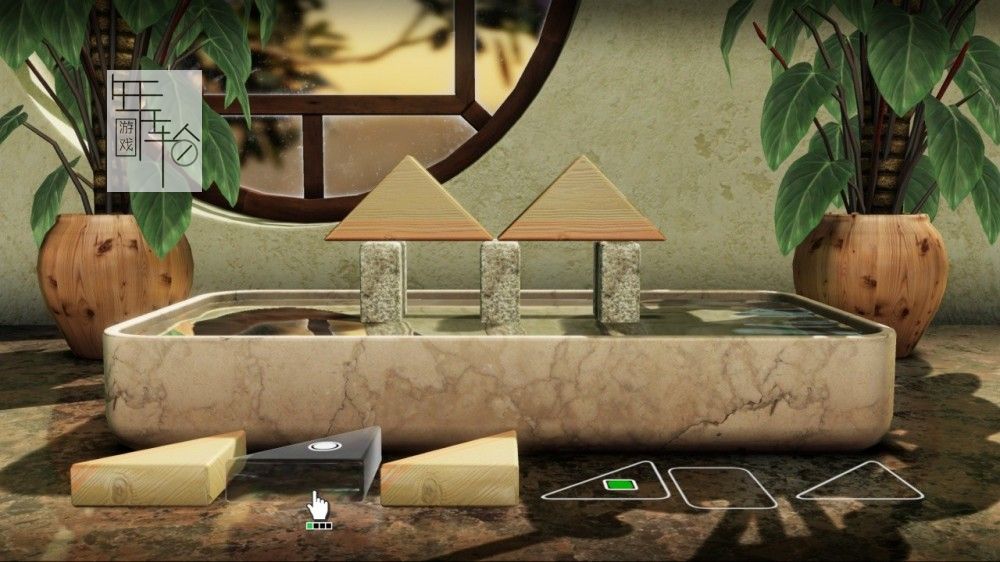
Task: Select the empty triangle outline slot without marker
Action: coord(862,484)
